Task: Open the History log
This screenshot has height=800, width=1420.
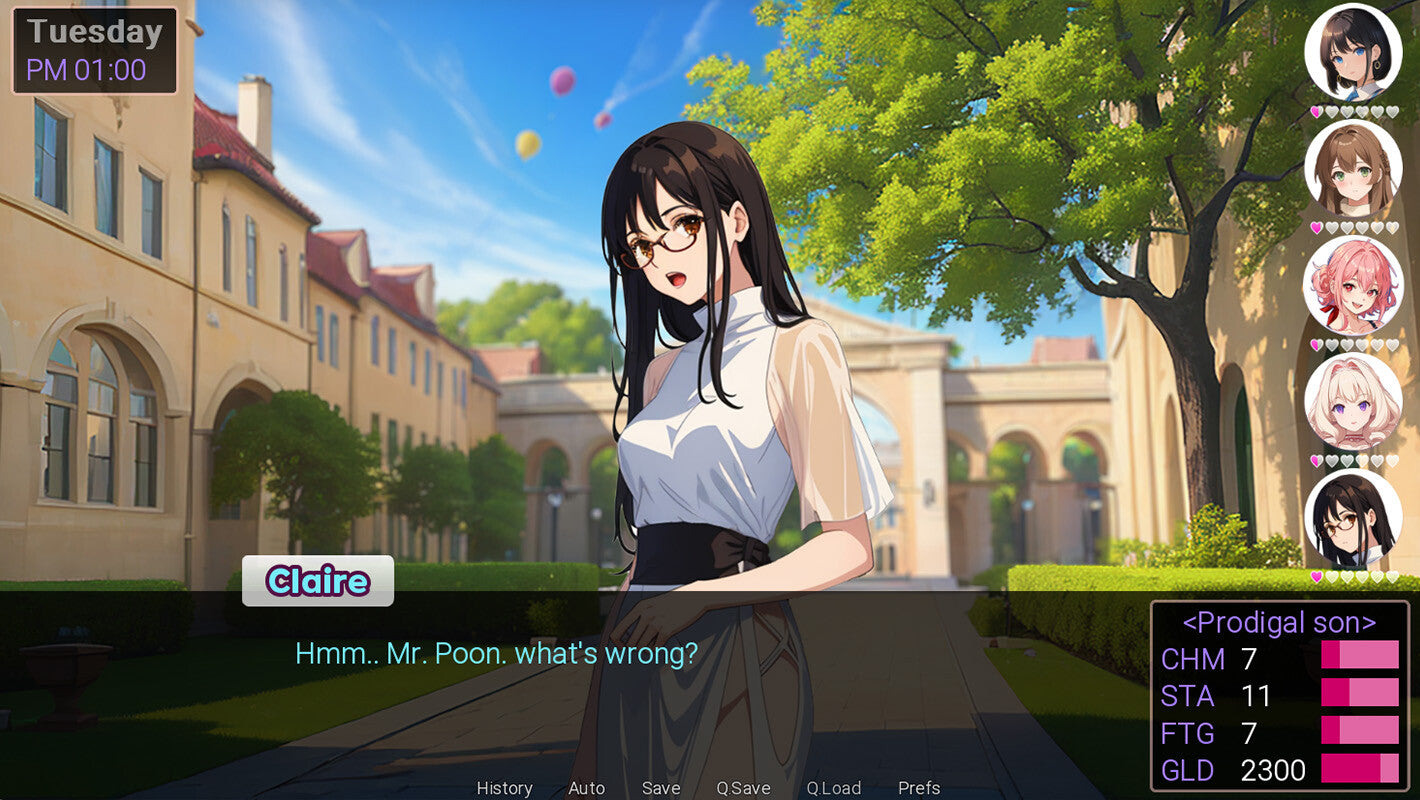Action: [x=504, y=788]
